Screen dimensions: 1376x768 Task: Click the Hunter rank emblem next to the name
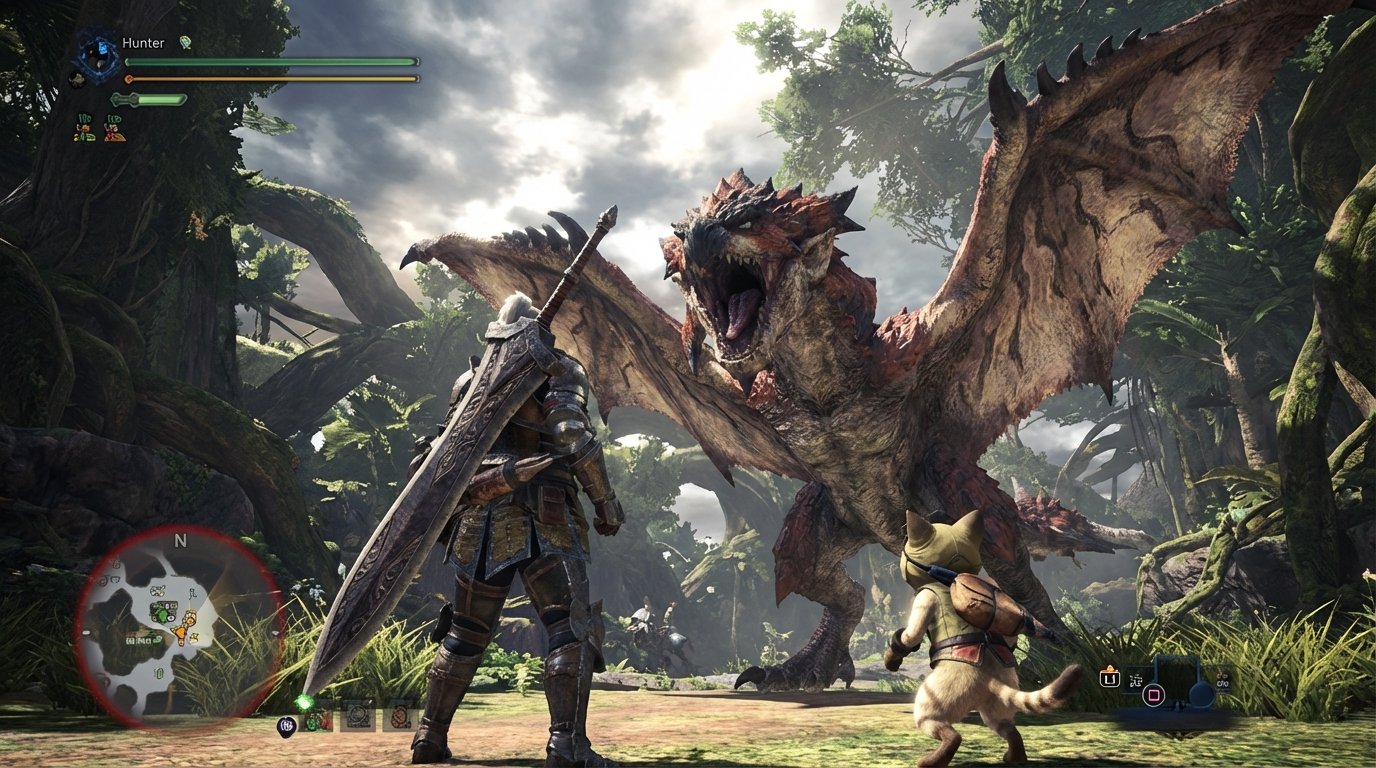187,42
